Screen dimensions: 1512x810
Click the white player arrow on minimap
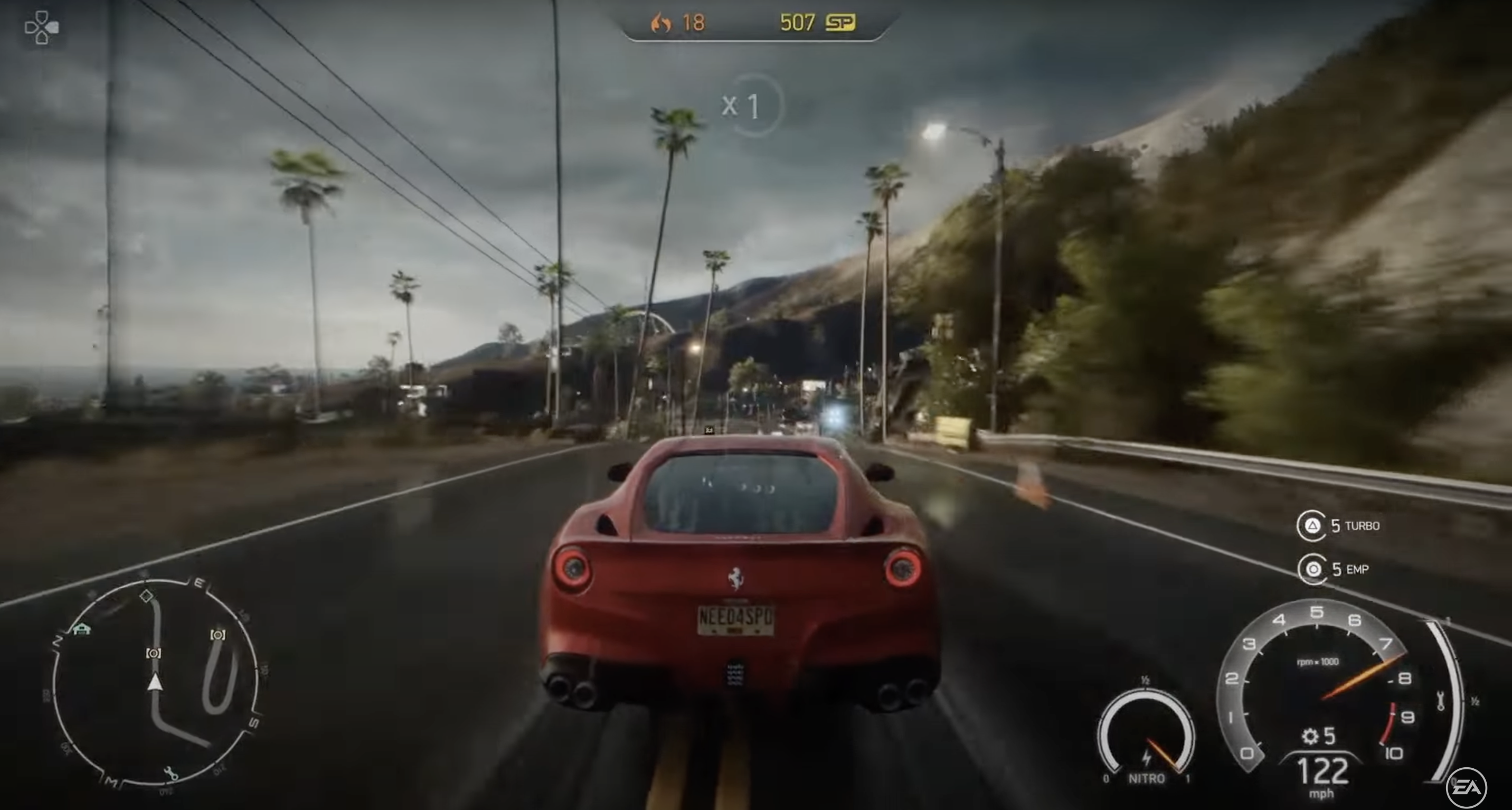click(154, 683)
